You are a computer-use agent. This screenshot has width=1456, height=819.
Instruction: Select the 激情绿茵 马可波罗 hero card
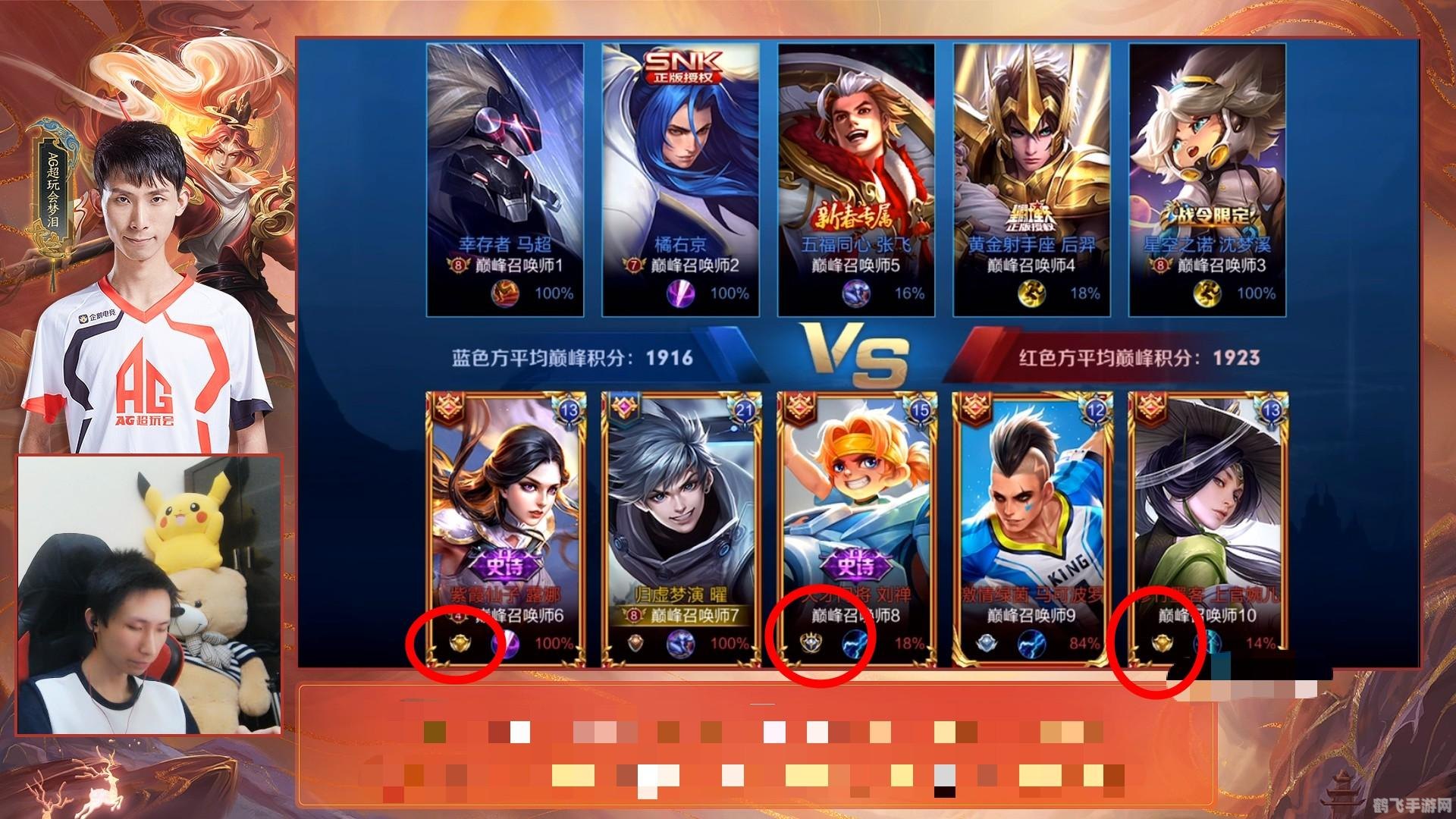pos(1033,516)
